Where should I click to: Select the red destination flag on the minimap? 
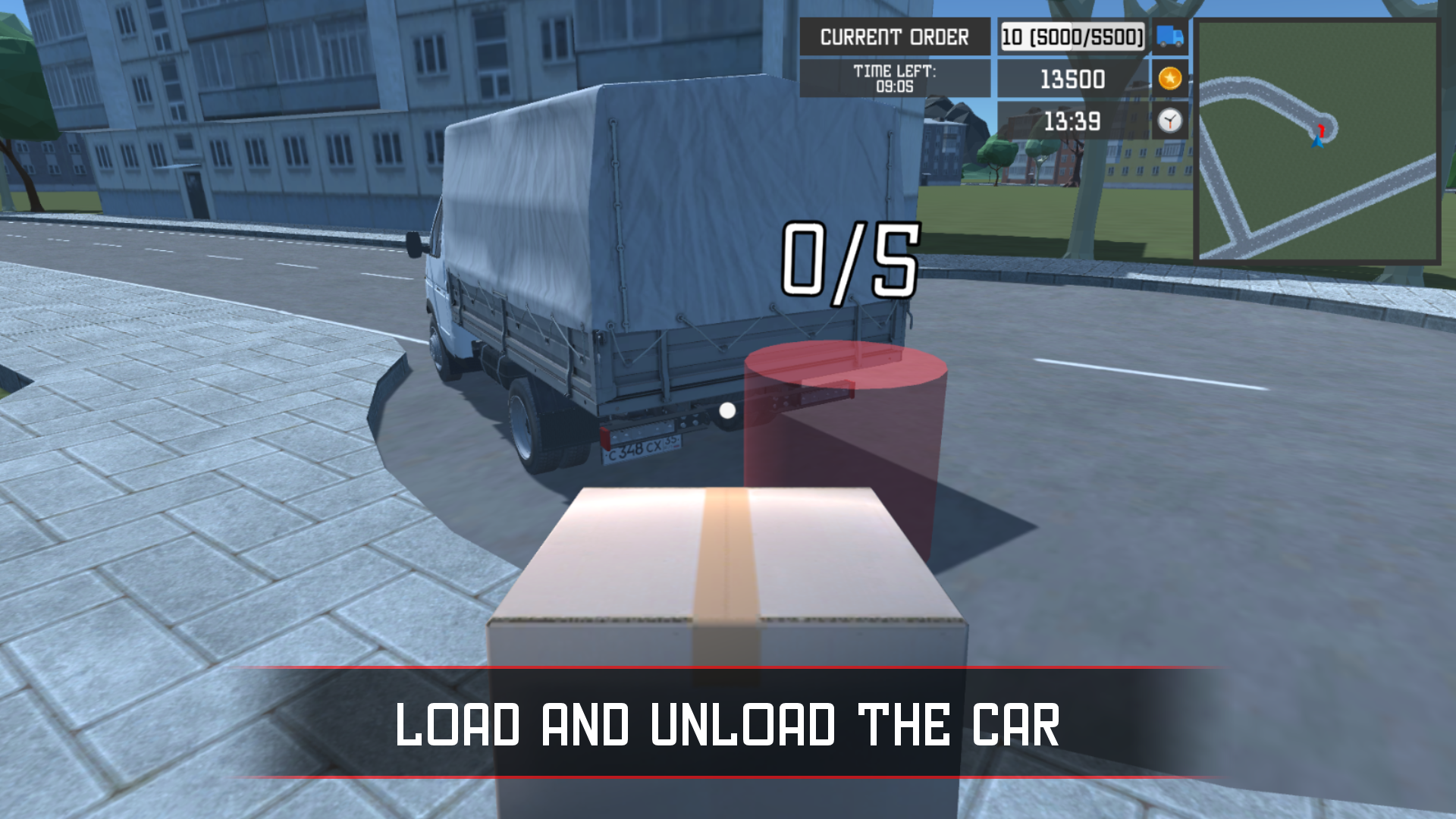coord(1322,129)
